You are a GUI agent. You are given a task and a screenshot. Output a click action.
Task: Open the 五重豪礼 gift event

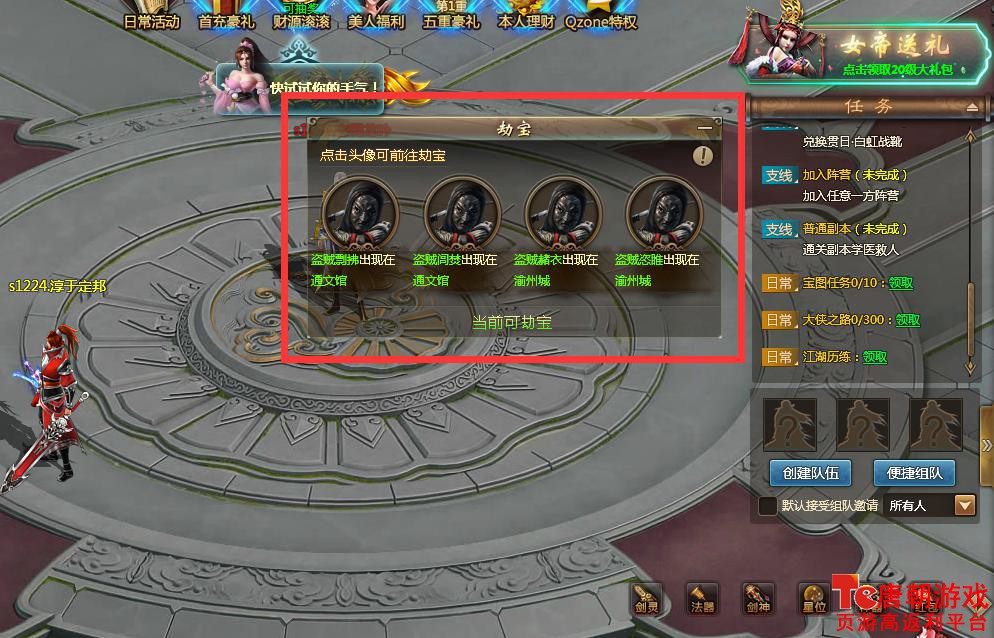point(451,16)
